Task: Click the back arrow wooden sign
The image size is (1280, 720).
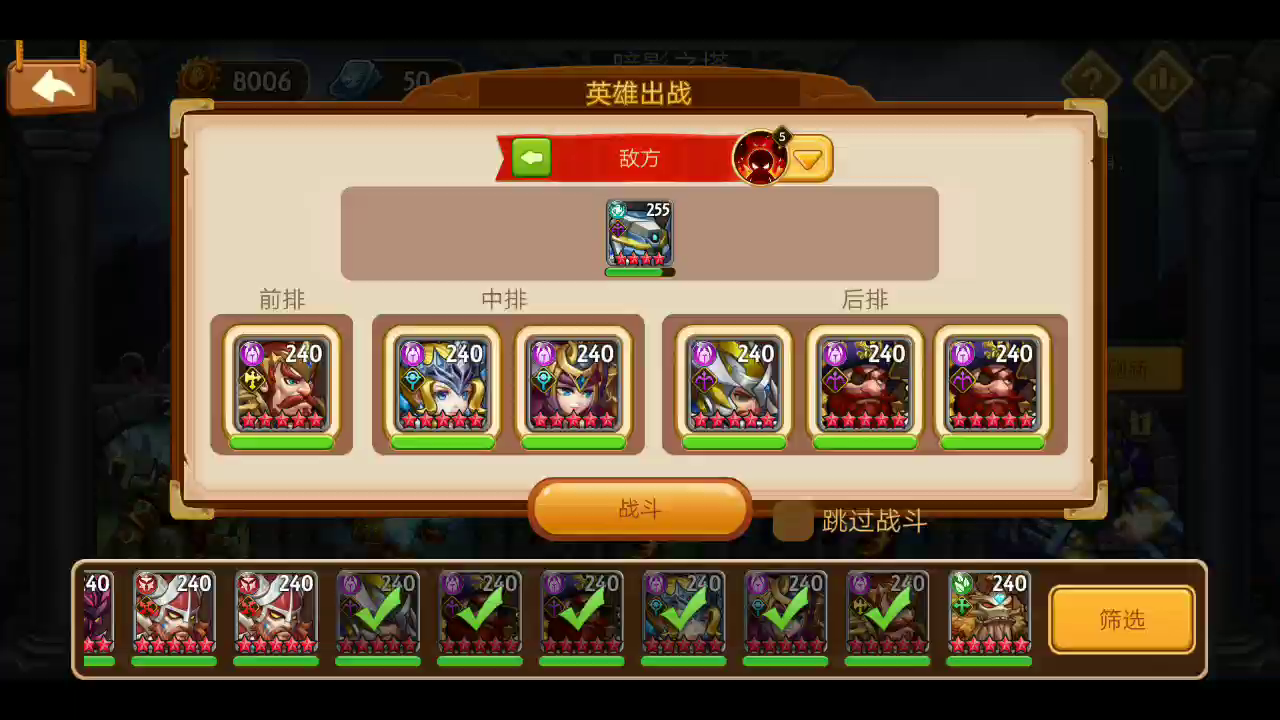Action: tap(50, 85)
